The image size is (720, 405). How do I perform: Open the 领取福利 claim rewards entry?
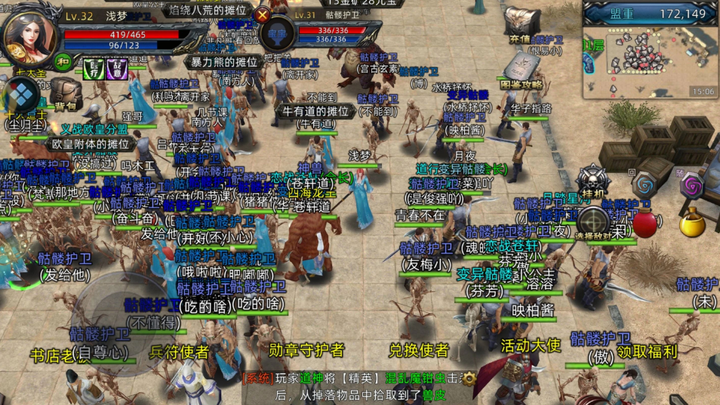tap(647, 351)
